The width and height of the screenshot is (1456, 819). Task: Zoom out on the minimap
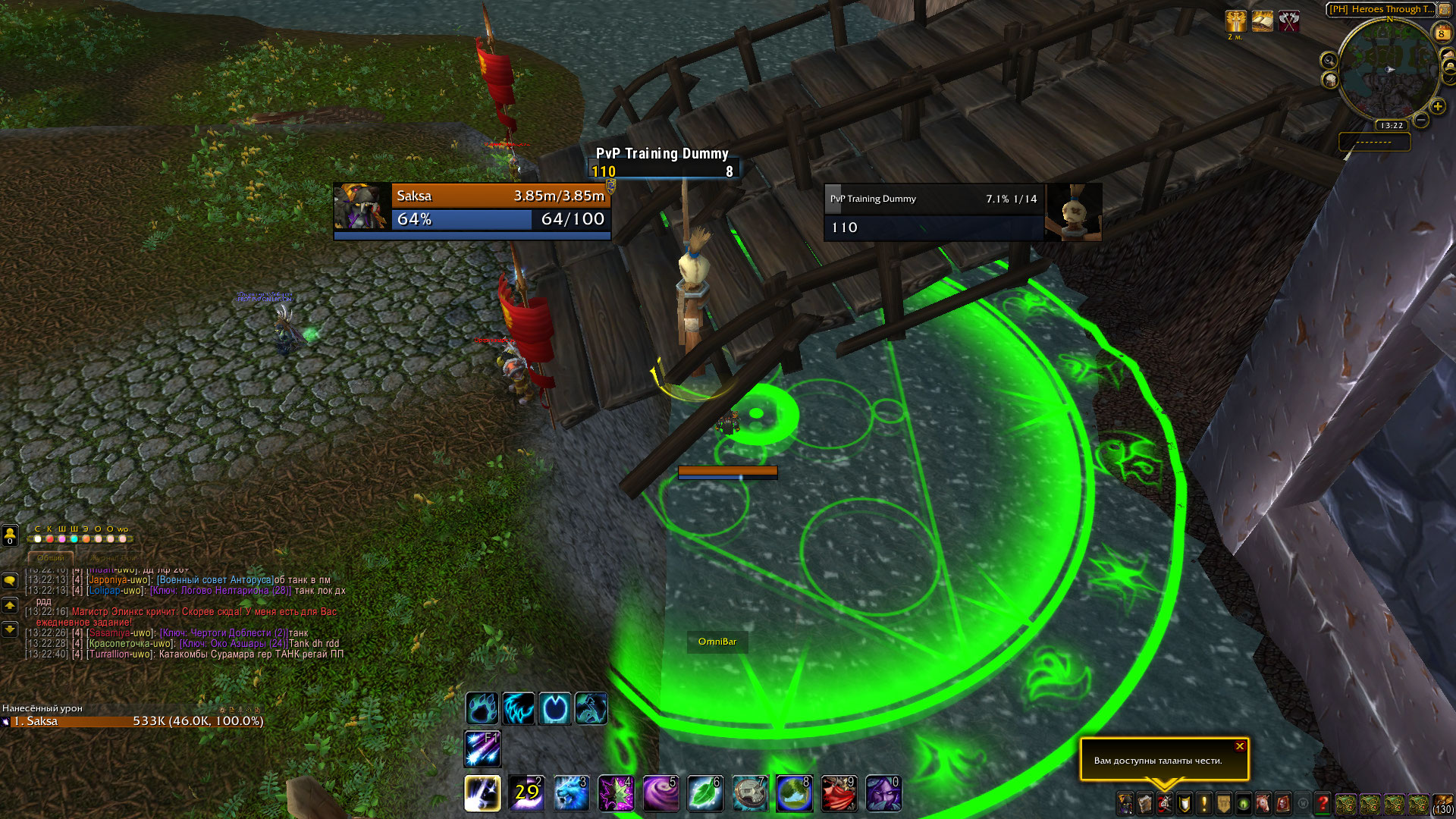pyautogui.click(x=1421, y=120)
